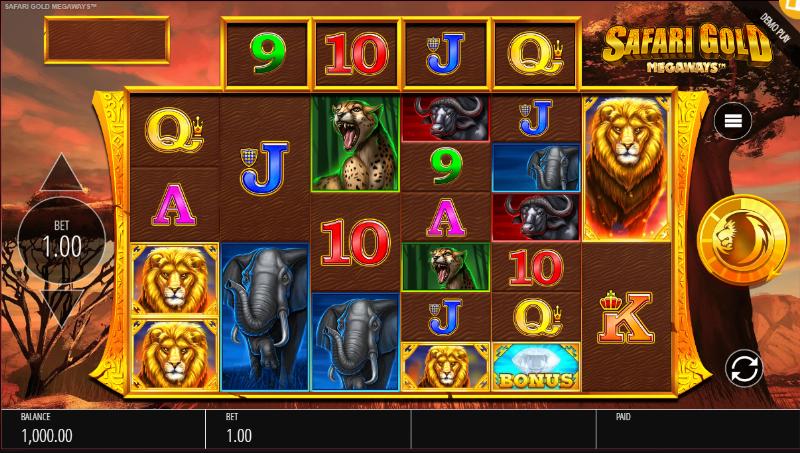
Task: Spin the reels with the gold lion coin
Action: pyautogui.click(x=743, y=238)
